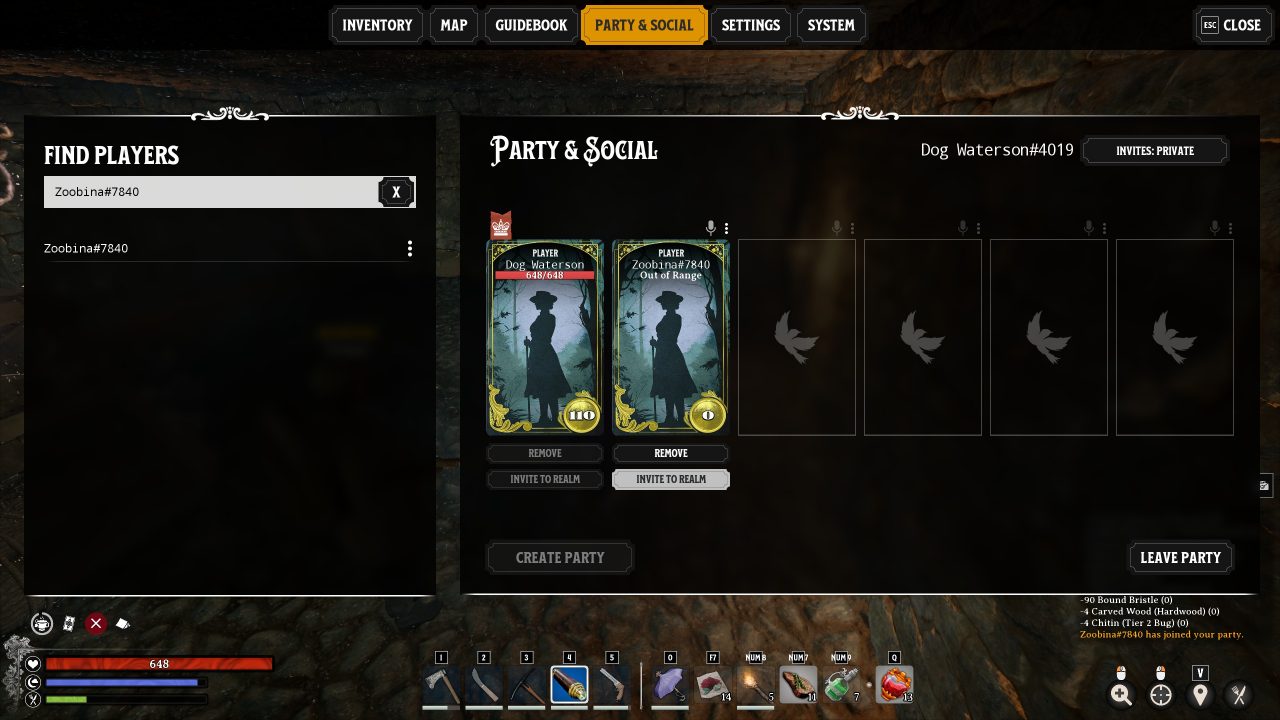Open the Inventory tab
The image size is (1280, 720).
coord(377,25)
